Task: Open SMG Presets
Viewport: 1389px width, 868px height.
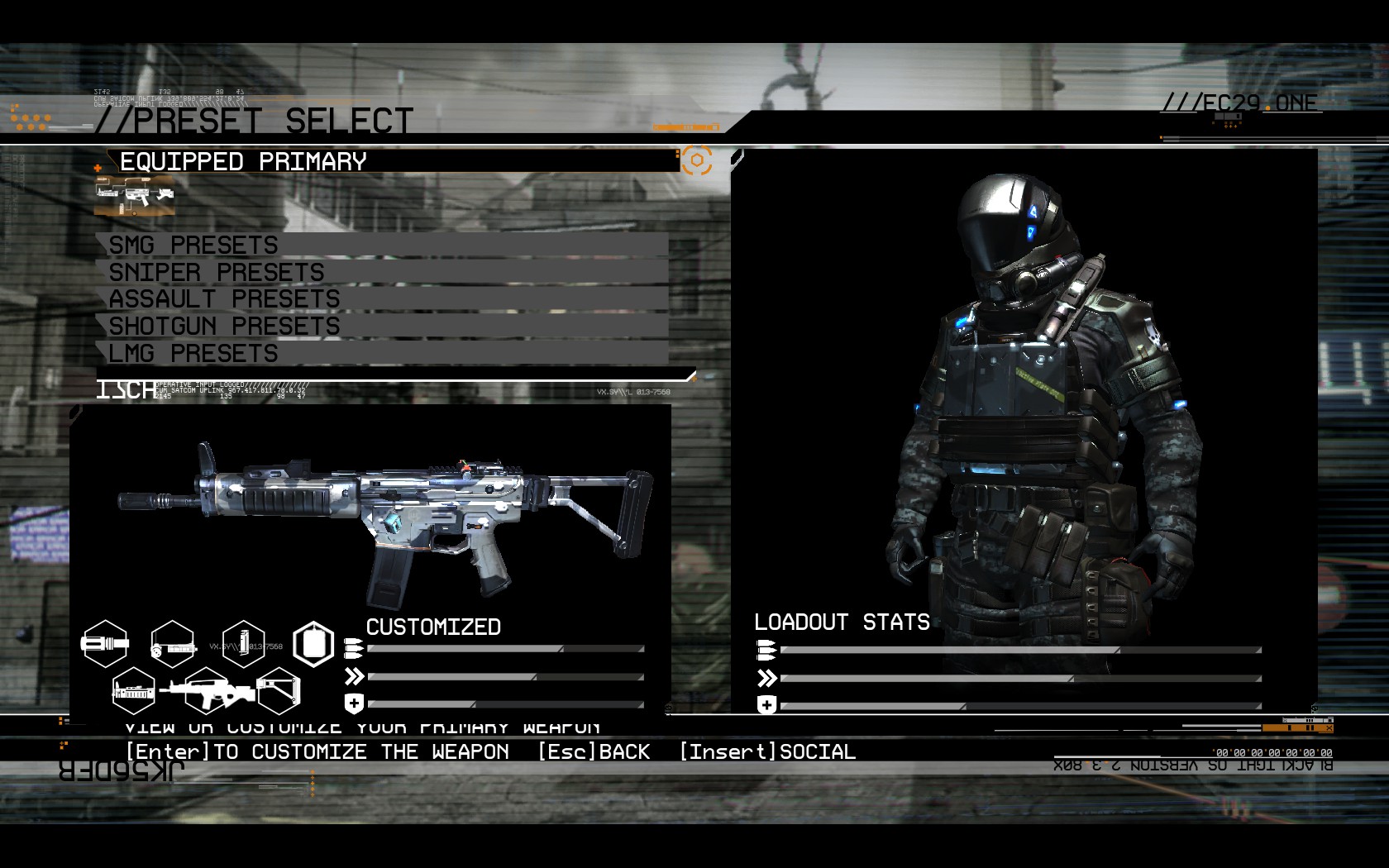Action: pos(382,245)
